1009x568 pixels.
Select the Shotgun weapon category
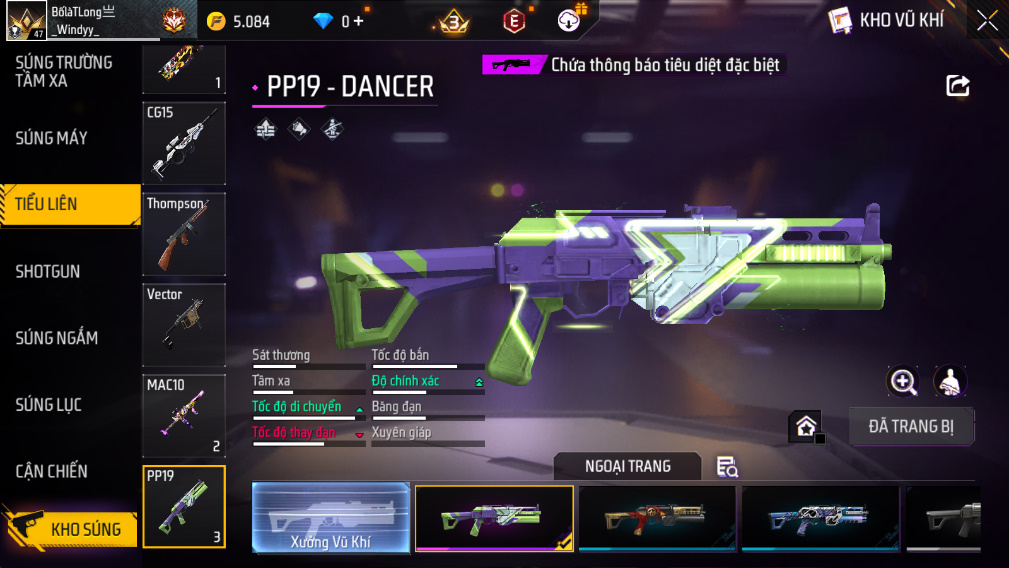[48, 271]
